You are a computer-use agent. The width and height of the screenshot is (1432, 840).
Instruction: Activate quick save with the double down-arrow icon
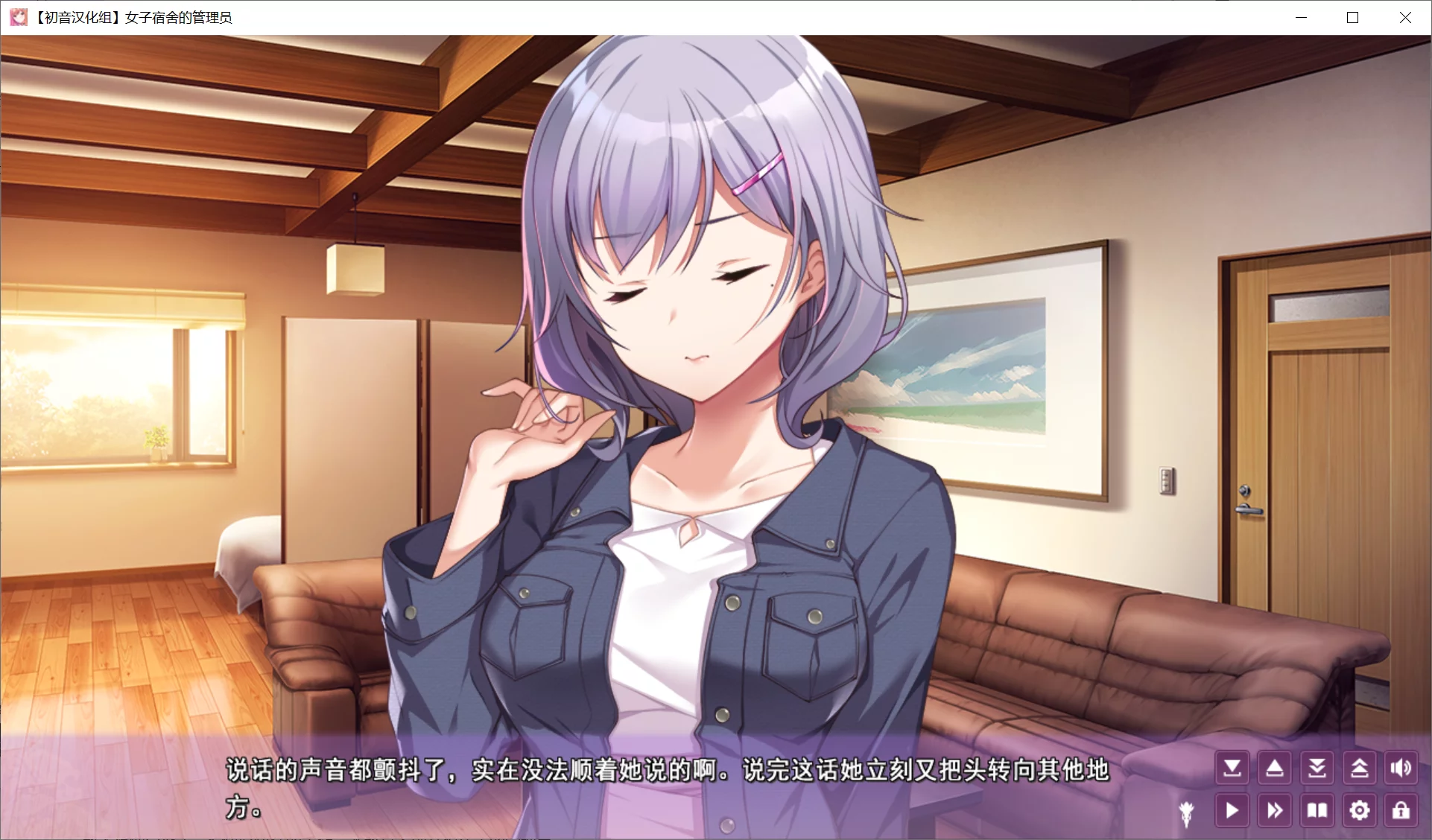tap(1317, 769)
